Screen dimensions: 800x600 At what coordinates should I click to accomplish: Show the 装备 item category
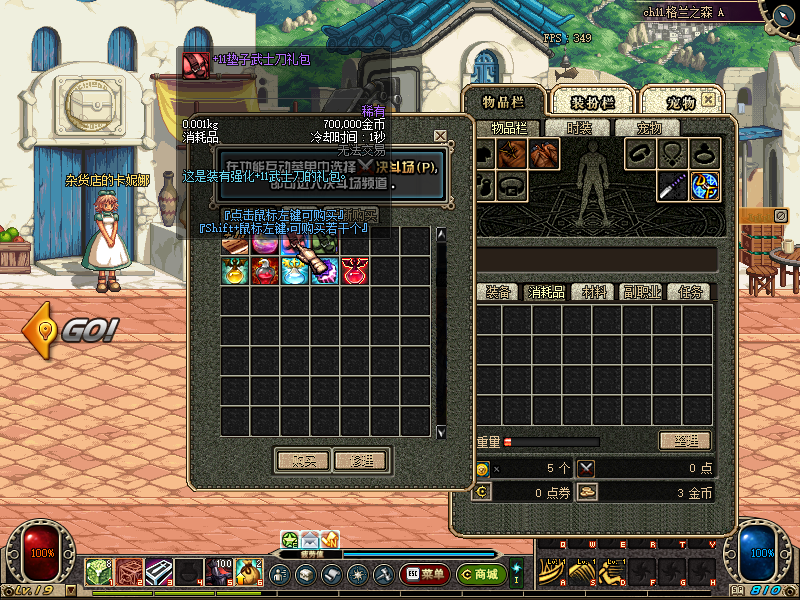[499, 292]
